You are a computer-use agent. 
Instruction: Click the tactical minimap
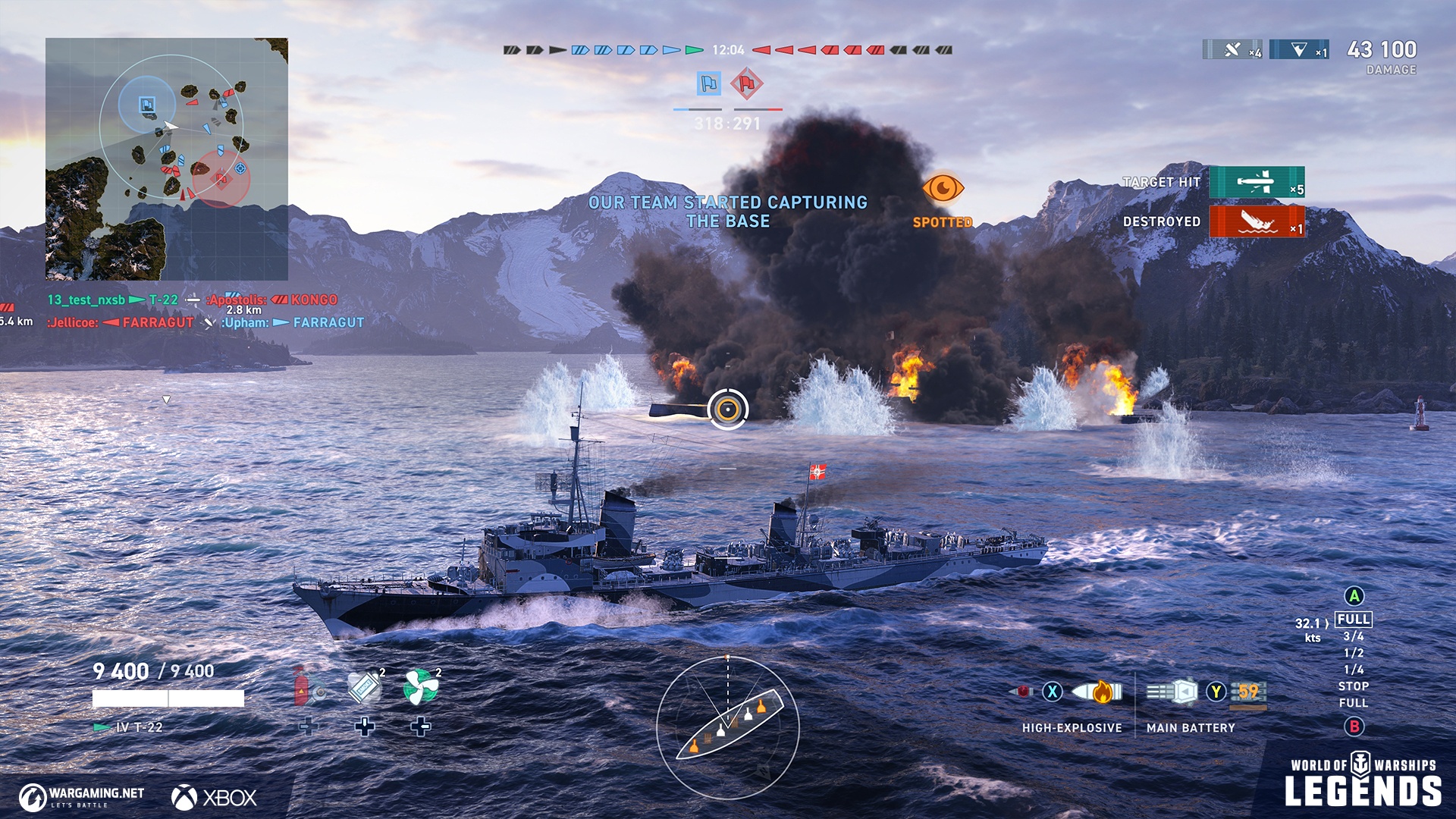point(167,159)
